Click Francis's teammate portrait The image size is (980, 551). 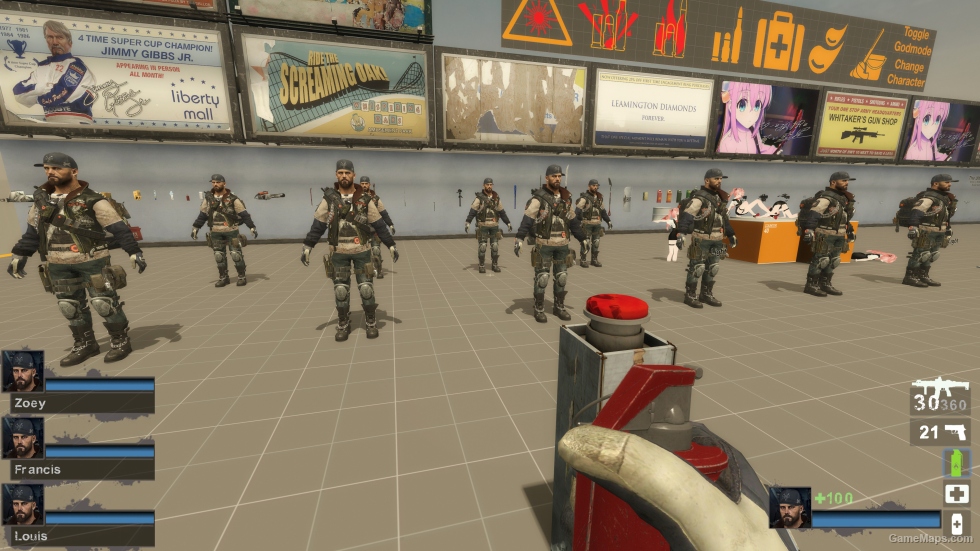[x=22, y=438]
